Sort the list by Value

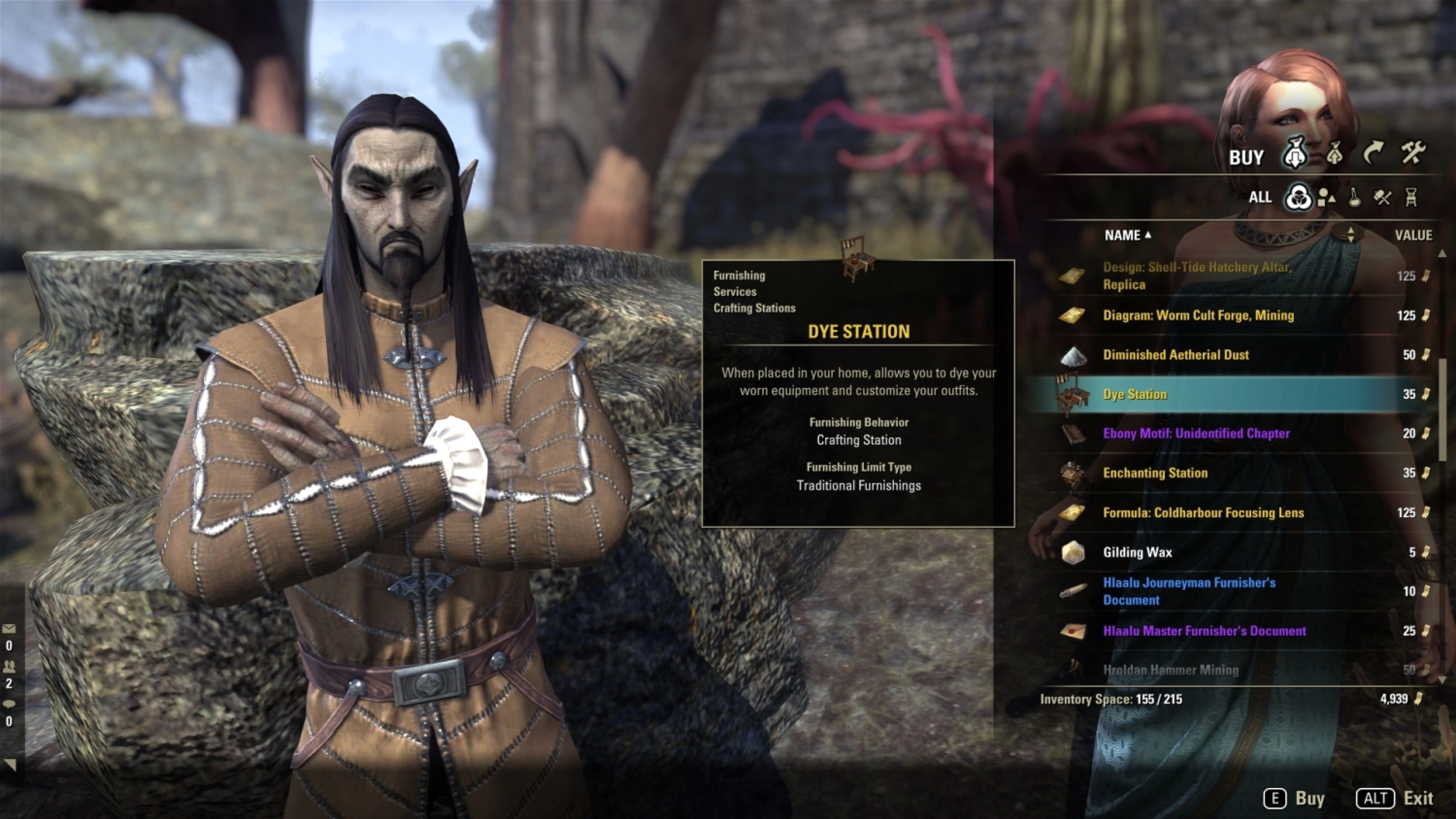click(1413, 235)
